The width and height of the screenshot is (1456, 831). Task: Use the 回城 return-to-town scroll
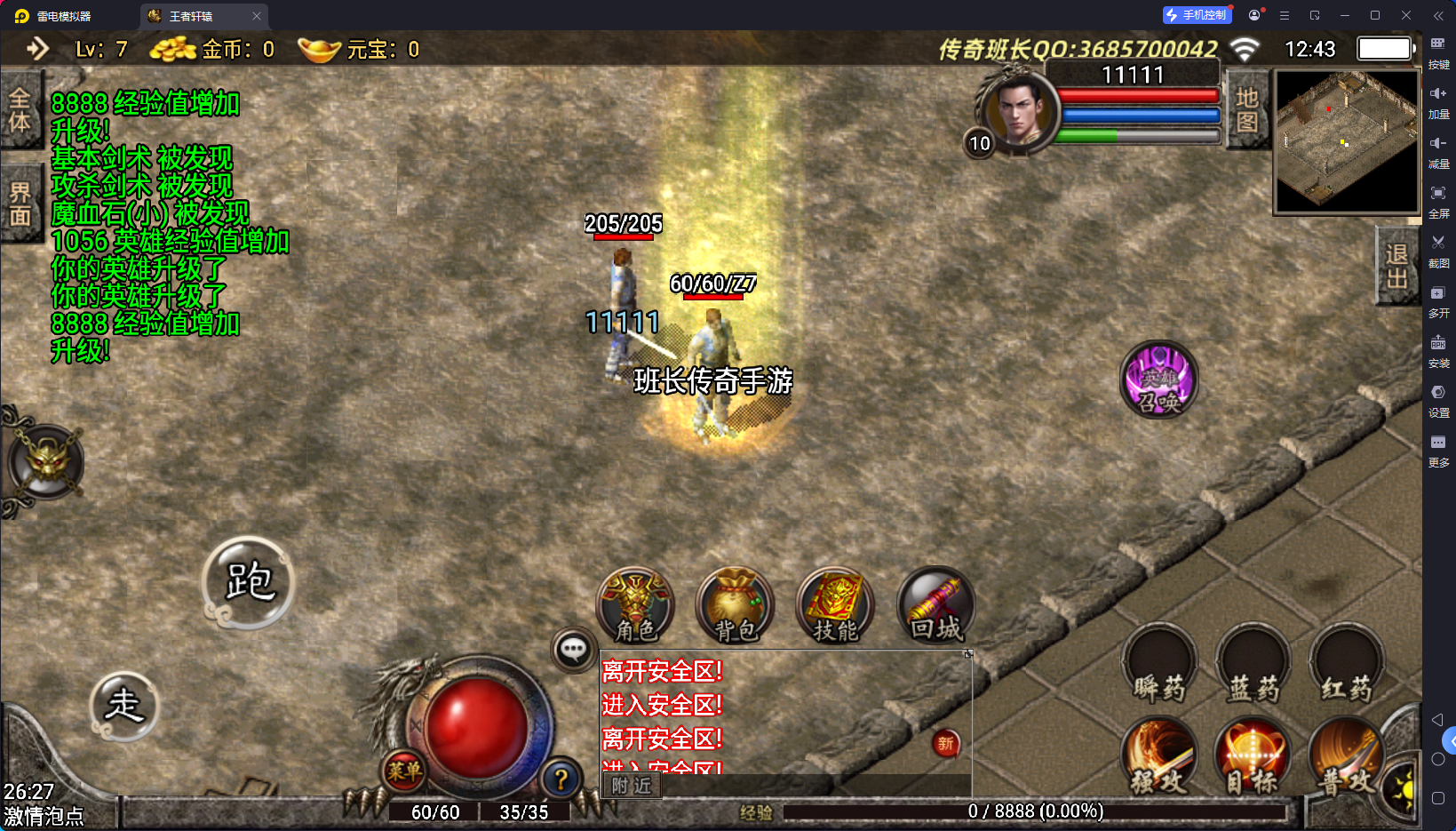(935, 606)
